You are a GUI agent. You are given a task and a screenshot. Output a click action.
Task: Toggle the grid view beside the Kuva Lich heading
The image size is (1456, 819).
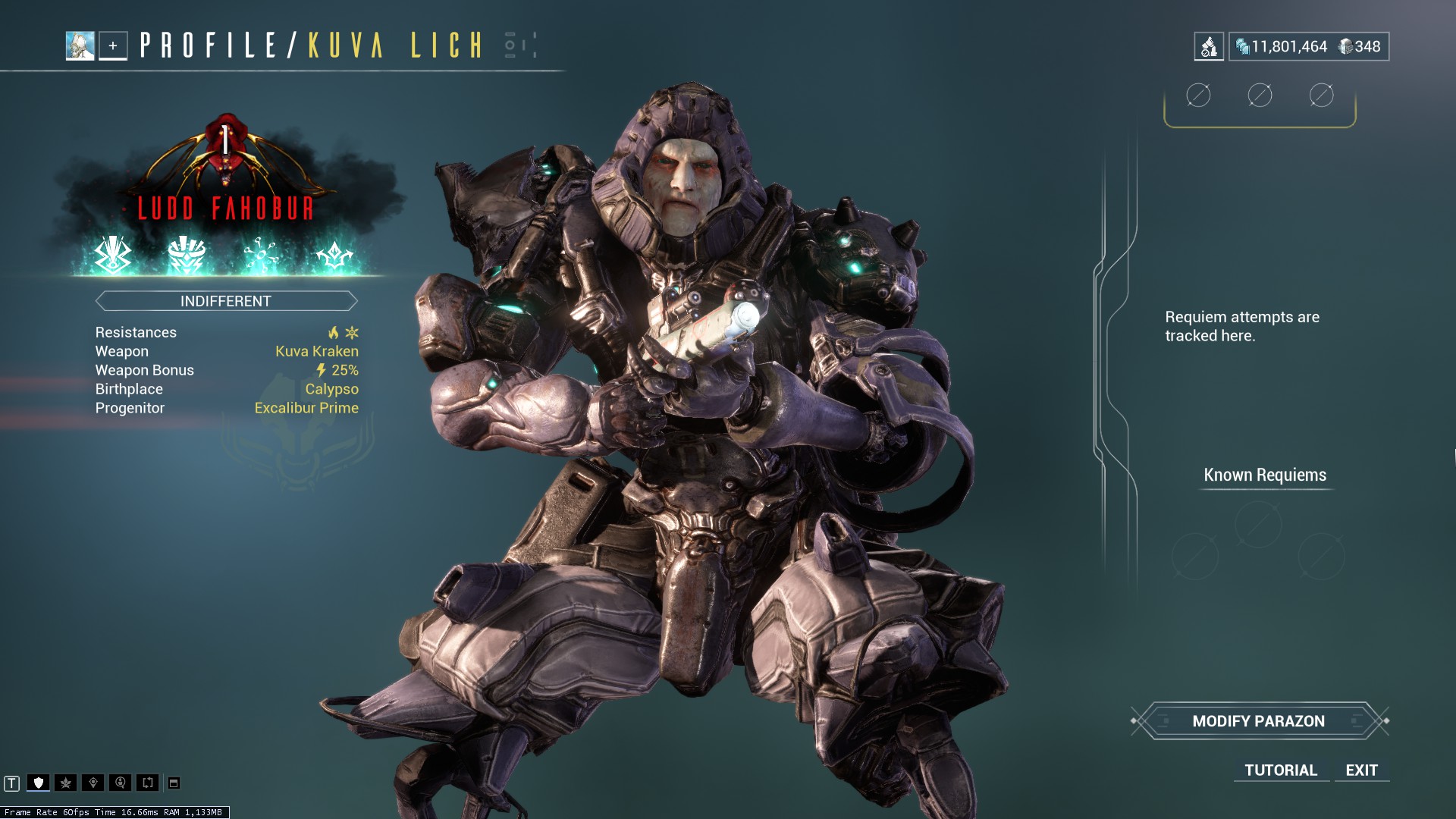[510, 45]
